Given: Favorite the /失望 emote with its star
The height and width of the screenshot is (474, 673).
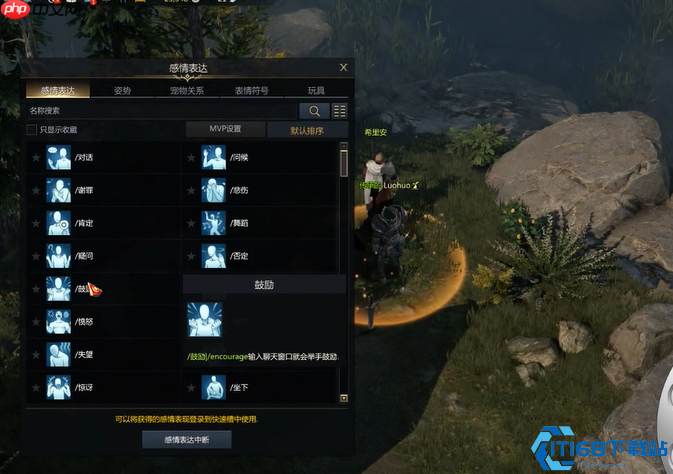Looking at the screenshot, I should 36,354.
